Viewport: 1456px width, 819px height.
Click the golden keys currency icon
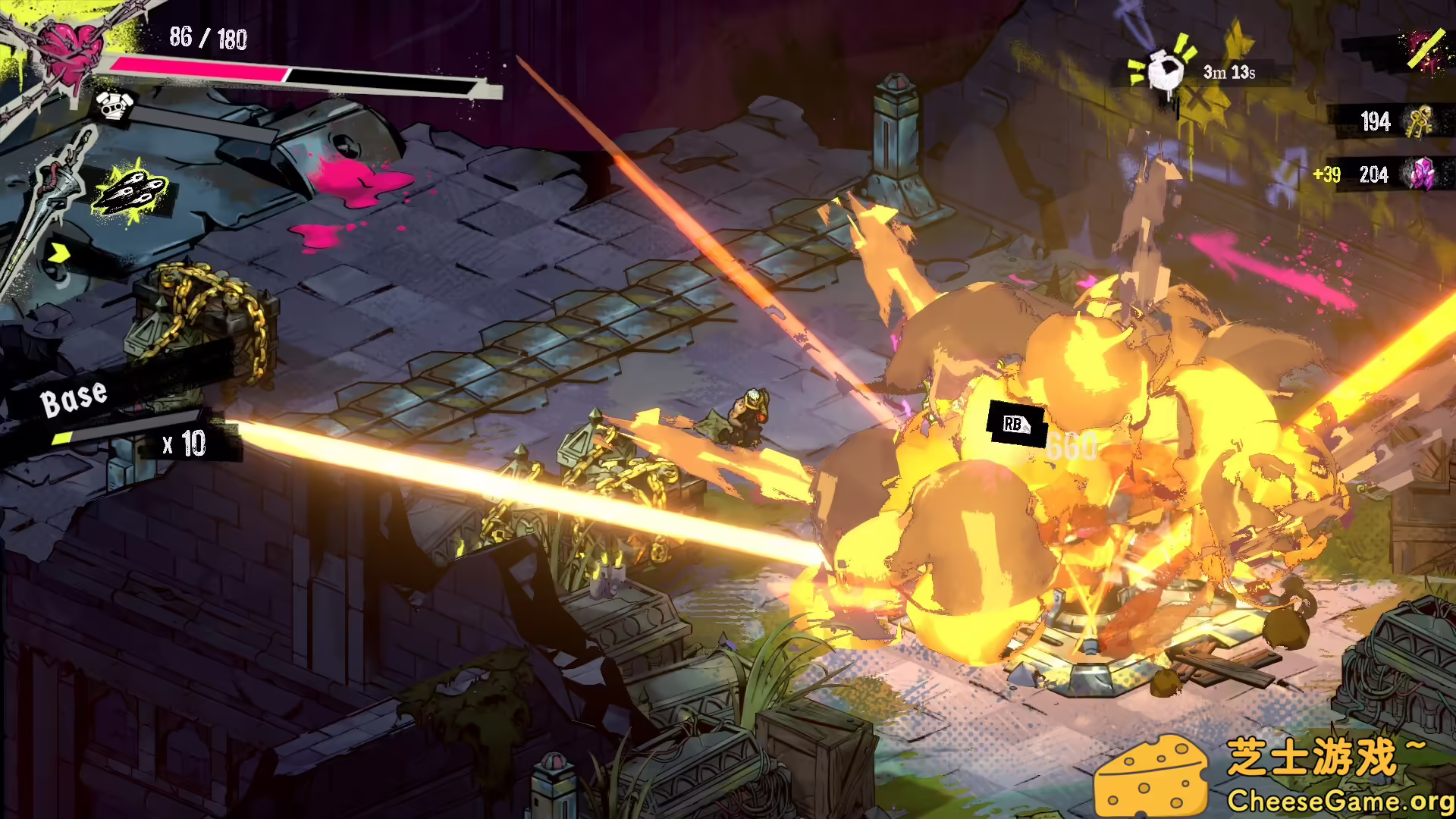[x=1420, y=121]
